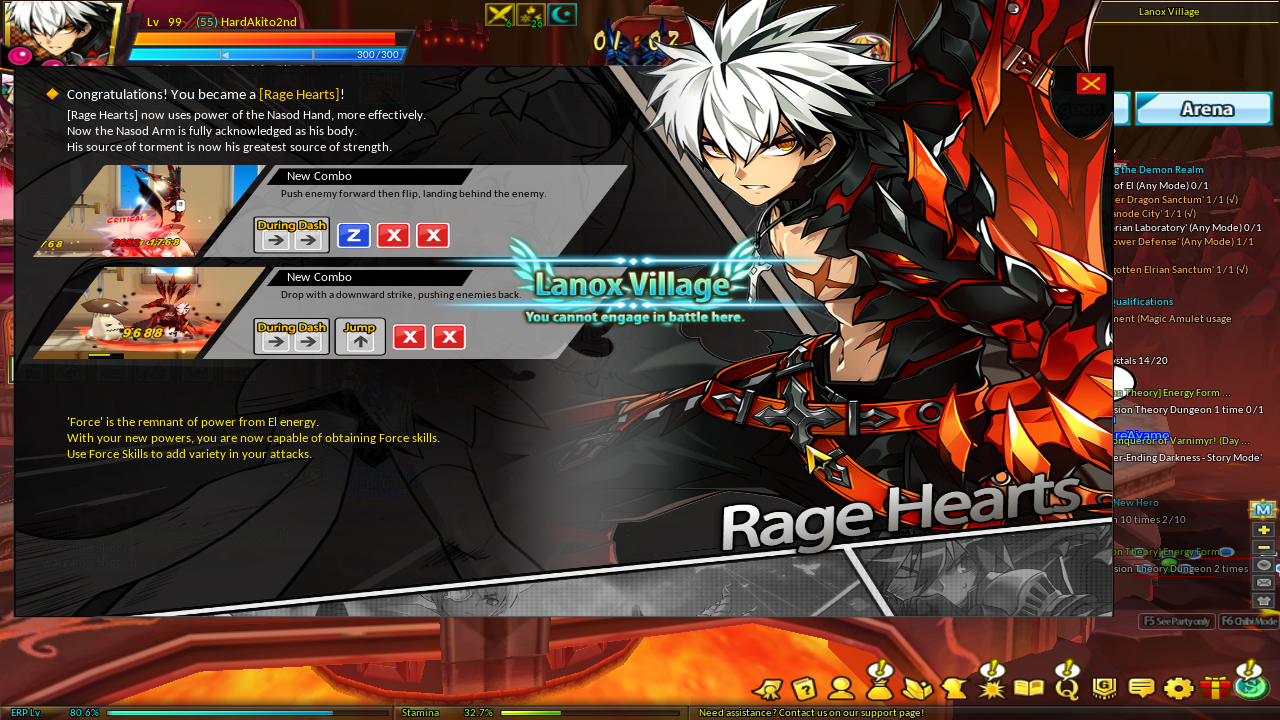1280x720 pixels.
Task: Open the Quest window via the Q icon
Action: pos(1067,688)
